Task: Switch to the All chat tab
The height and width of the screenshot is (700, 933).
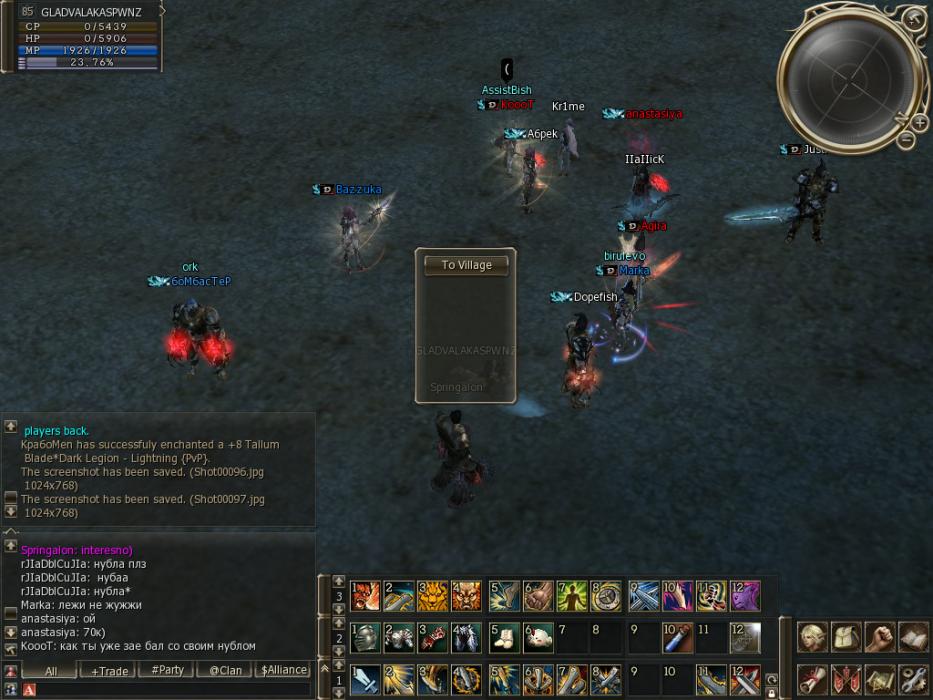Action: pyautogui.click(x=50, y=671)
